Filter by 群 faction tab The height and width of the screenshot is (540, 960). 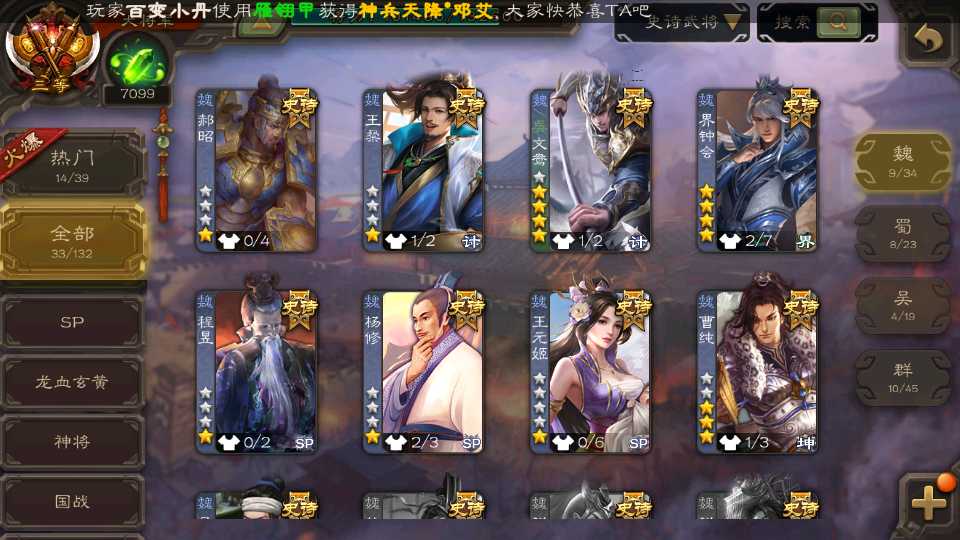[x=902, y=378]
